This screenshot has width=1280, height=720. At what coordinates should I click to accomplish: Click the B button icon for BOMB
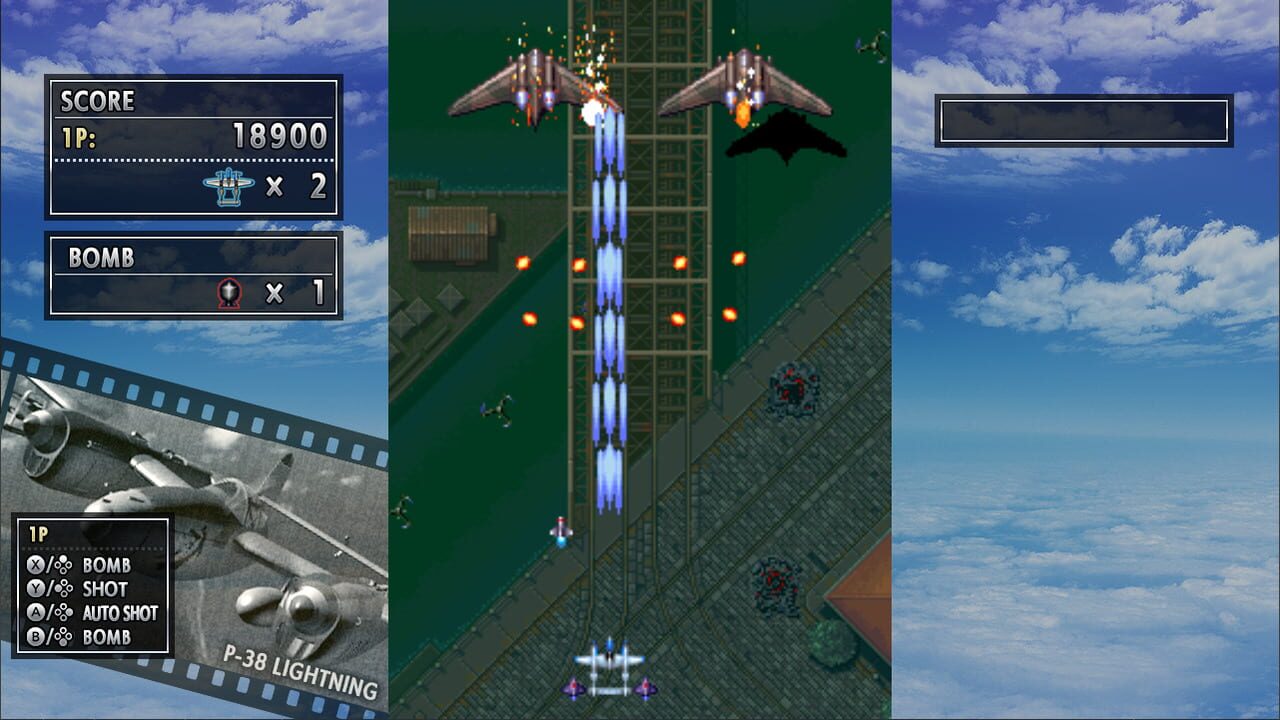click(36, 635)
